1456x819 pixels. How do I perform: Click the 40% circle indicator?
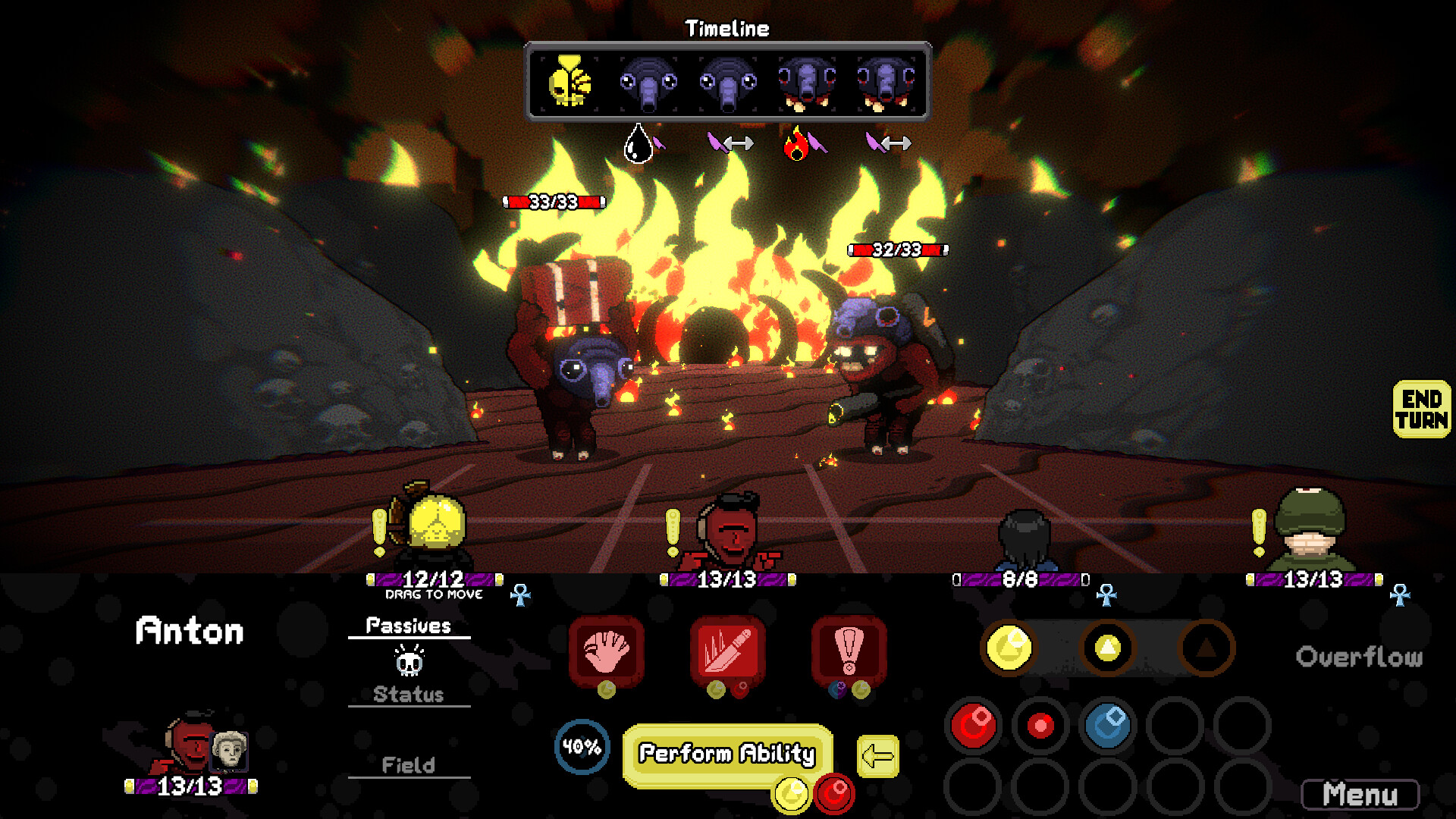coord(582,747)
